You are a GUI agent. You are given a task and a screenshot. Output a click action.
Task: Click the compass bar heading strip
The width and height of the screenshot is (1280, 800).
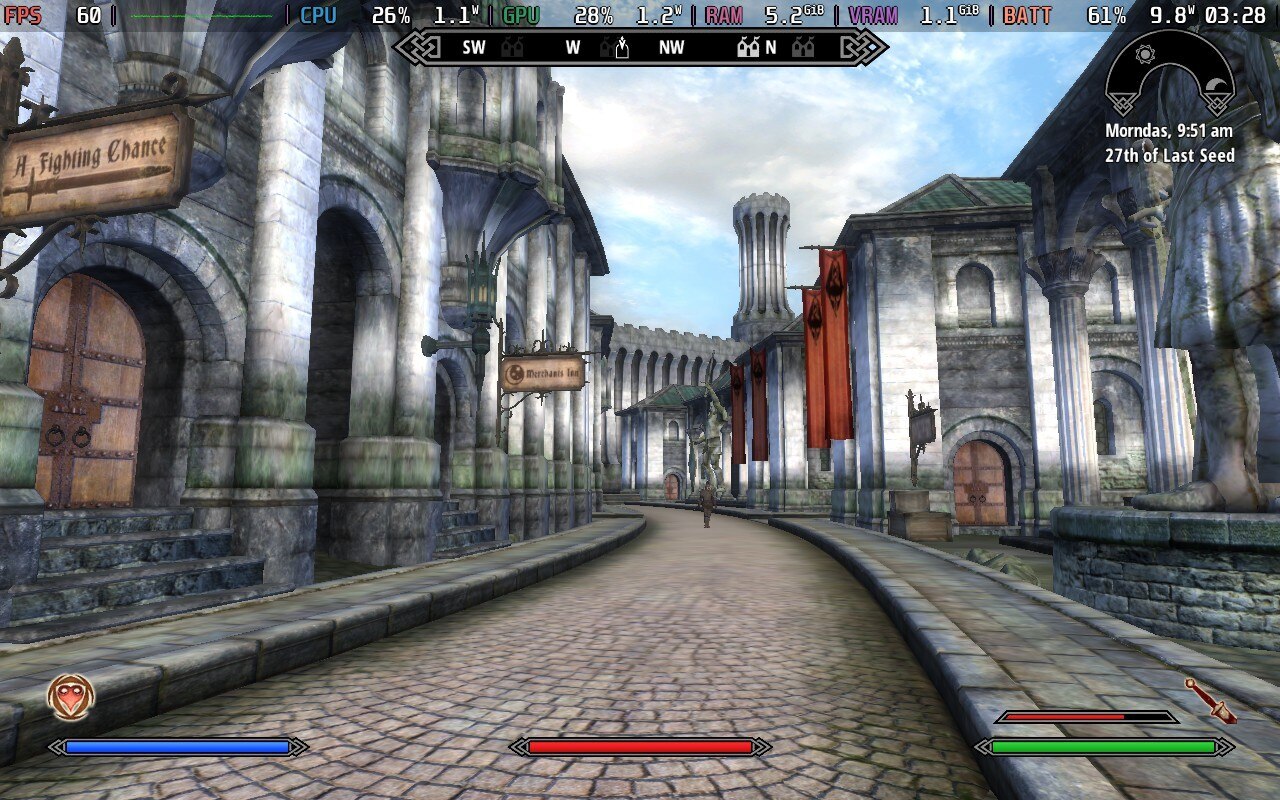click(640, 47)
